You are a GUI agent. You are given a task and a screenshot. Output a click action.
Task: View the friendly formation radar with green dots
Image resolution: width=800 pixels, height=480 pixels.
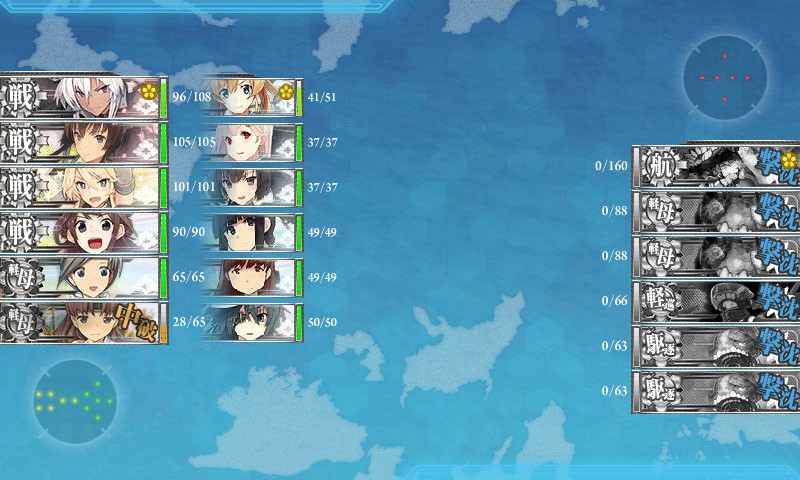(x=74, y=400)
